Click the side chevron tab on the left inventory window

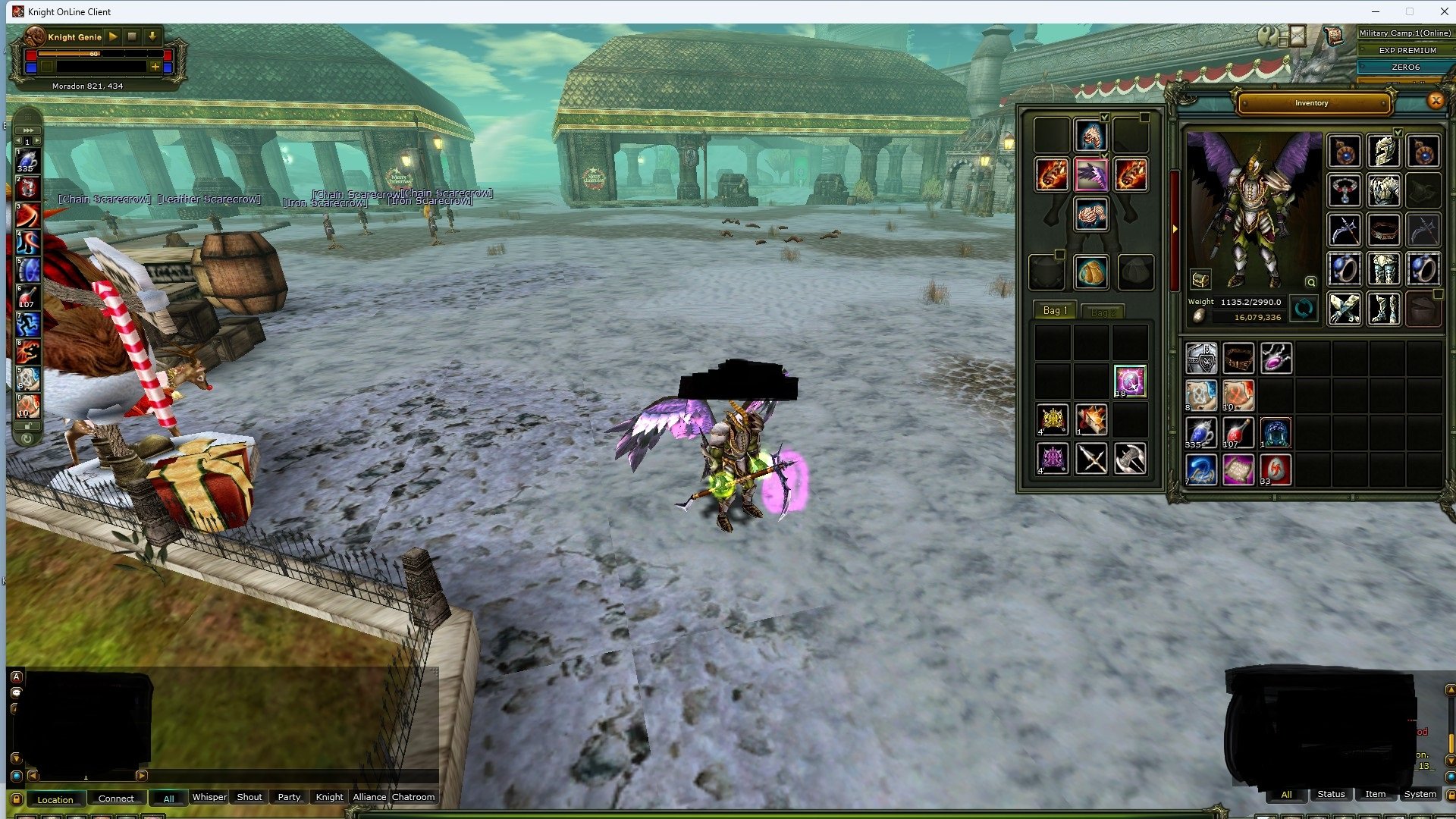pos(1175,229)
